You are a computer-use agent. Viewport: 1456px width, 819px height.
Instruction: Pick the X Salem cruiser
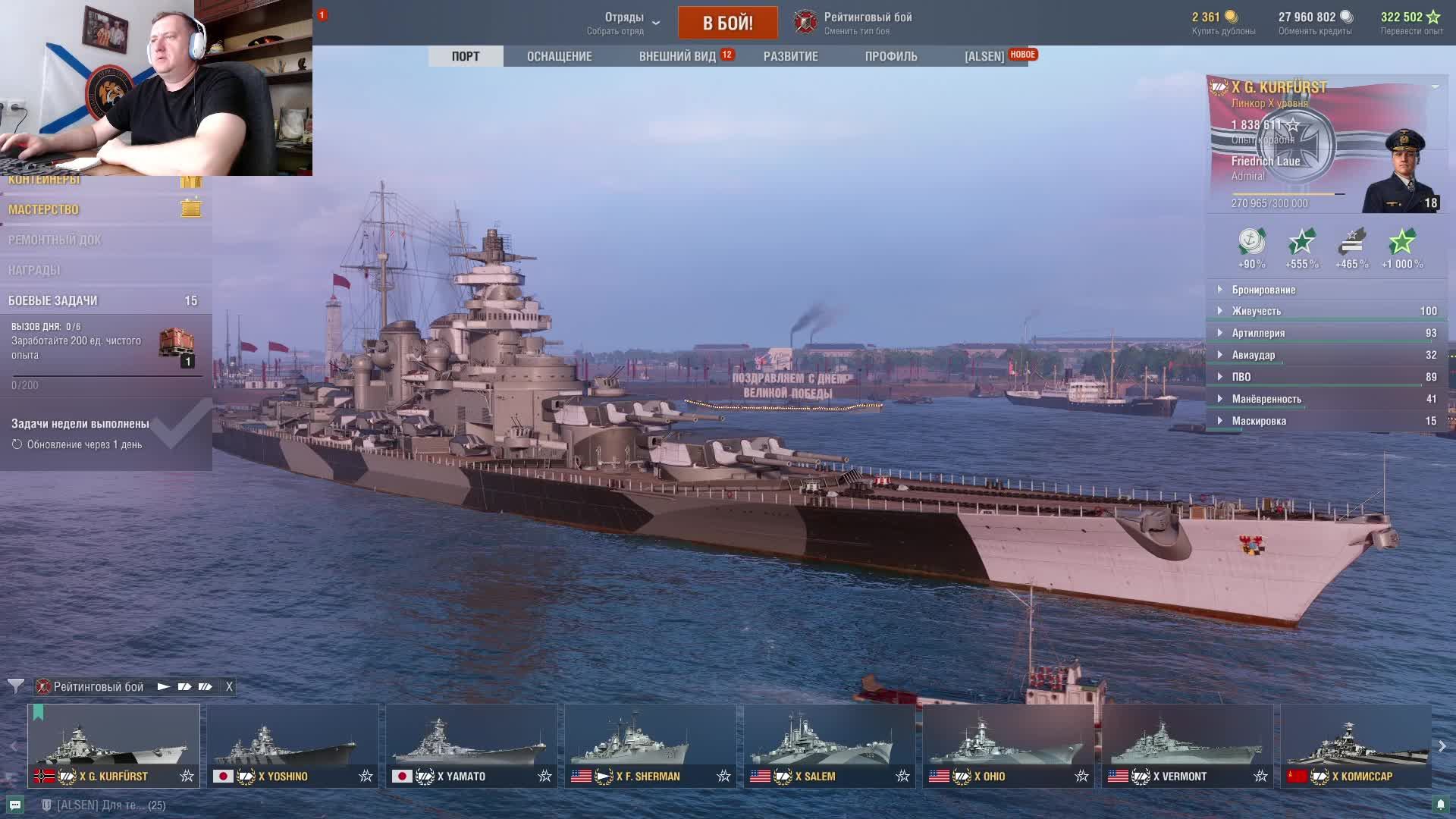(829, 745)
